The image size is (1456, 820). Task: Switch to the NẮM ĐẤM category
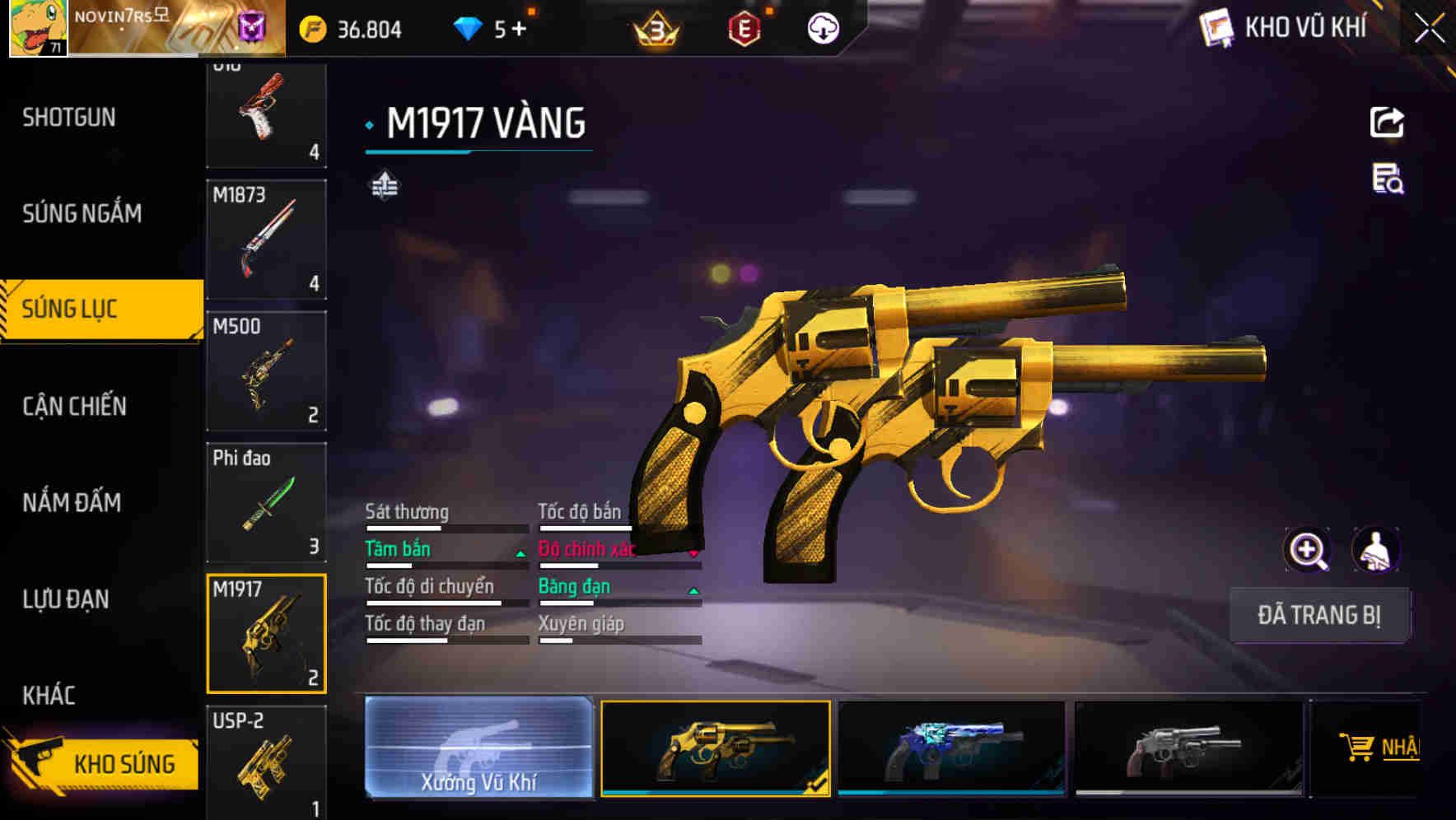[x=72, y=502]
